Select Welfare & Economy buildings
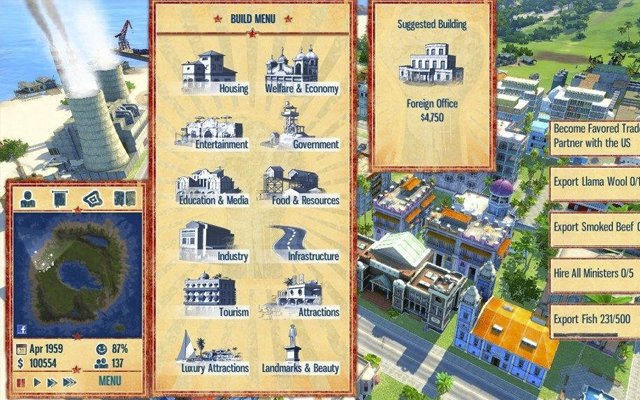 point(300,70)
